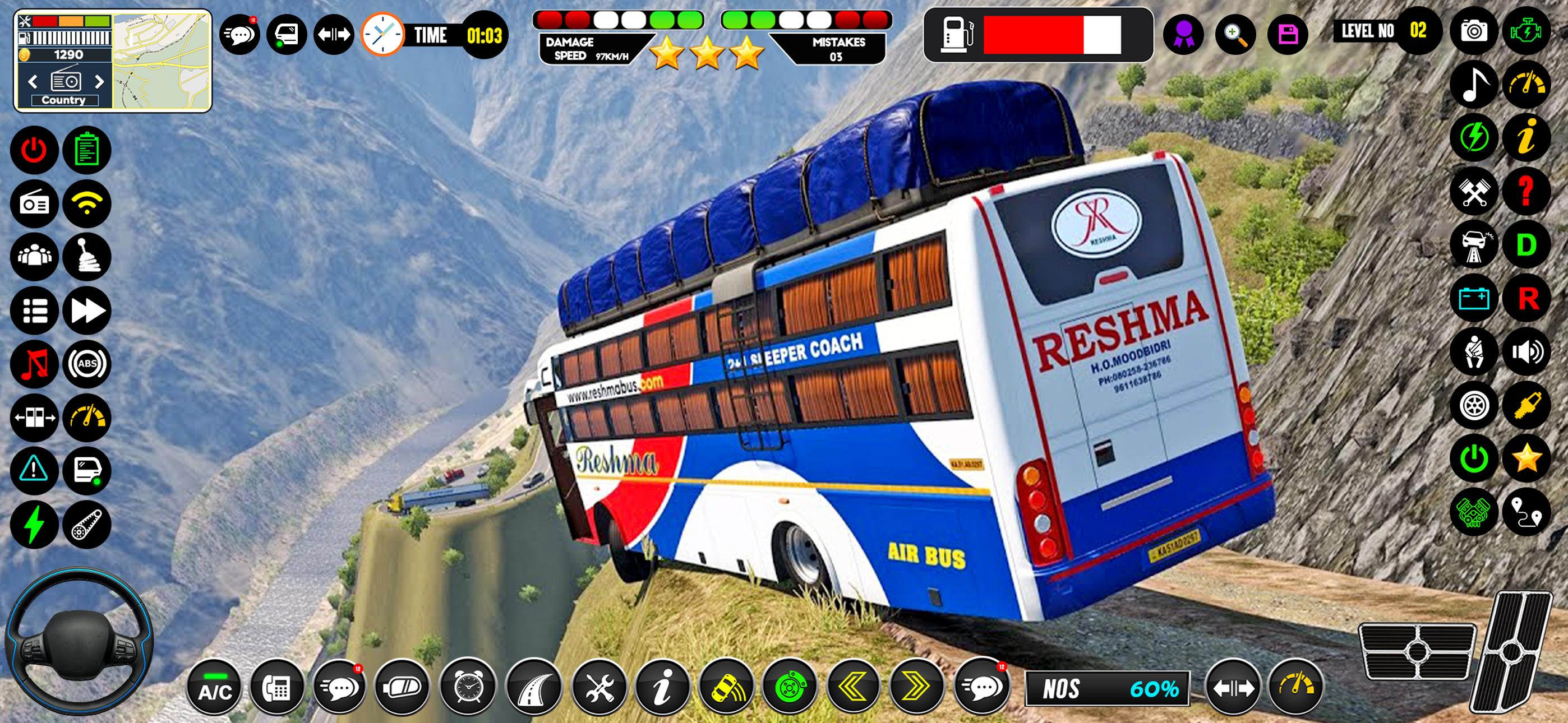
Task: Switch to the next radio station
Action: click(99, 82)
